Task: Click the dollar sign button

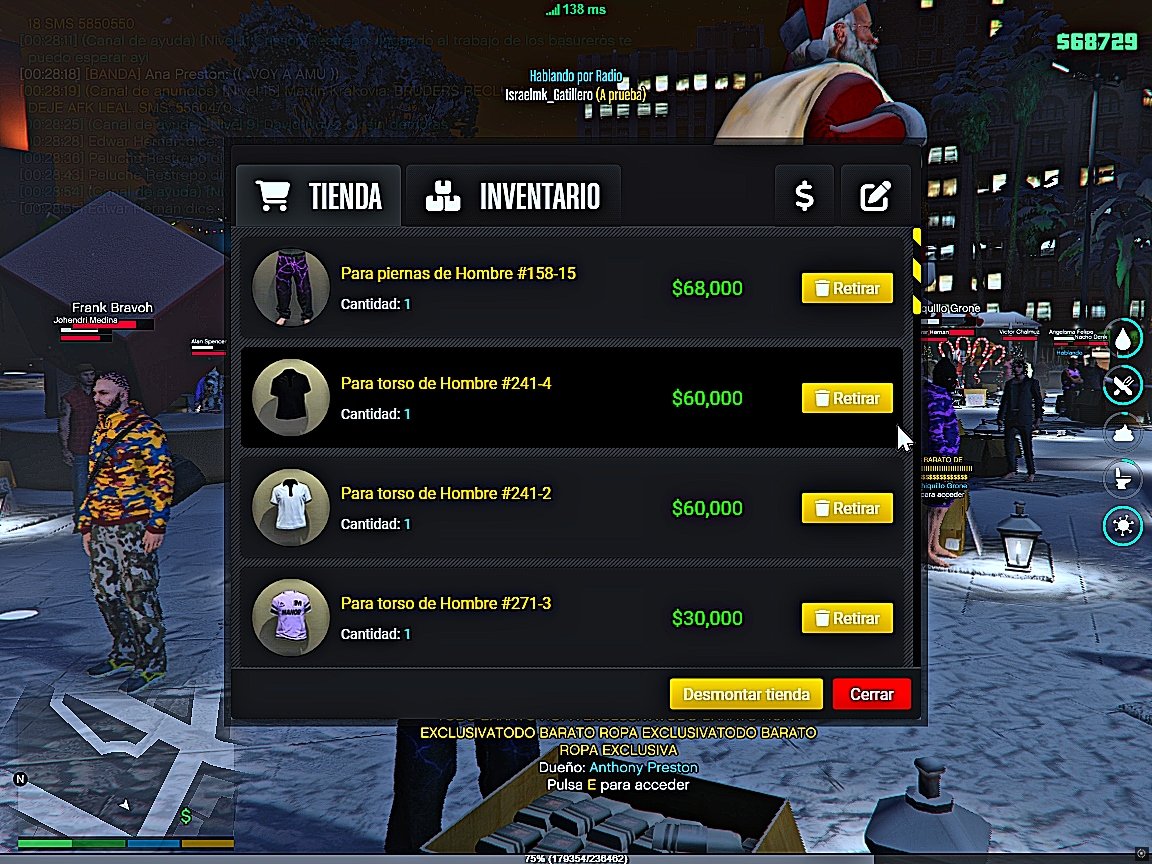Action: 804,196
